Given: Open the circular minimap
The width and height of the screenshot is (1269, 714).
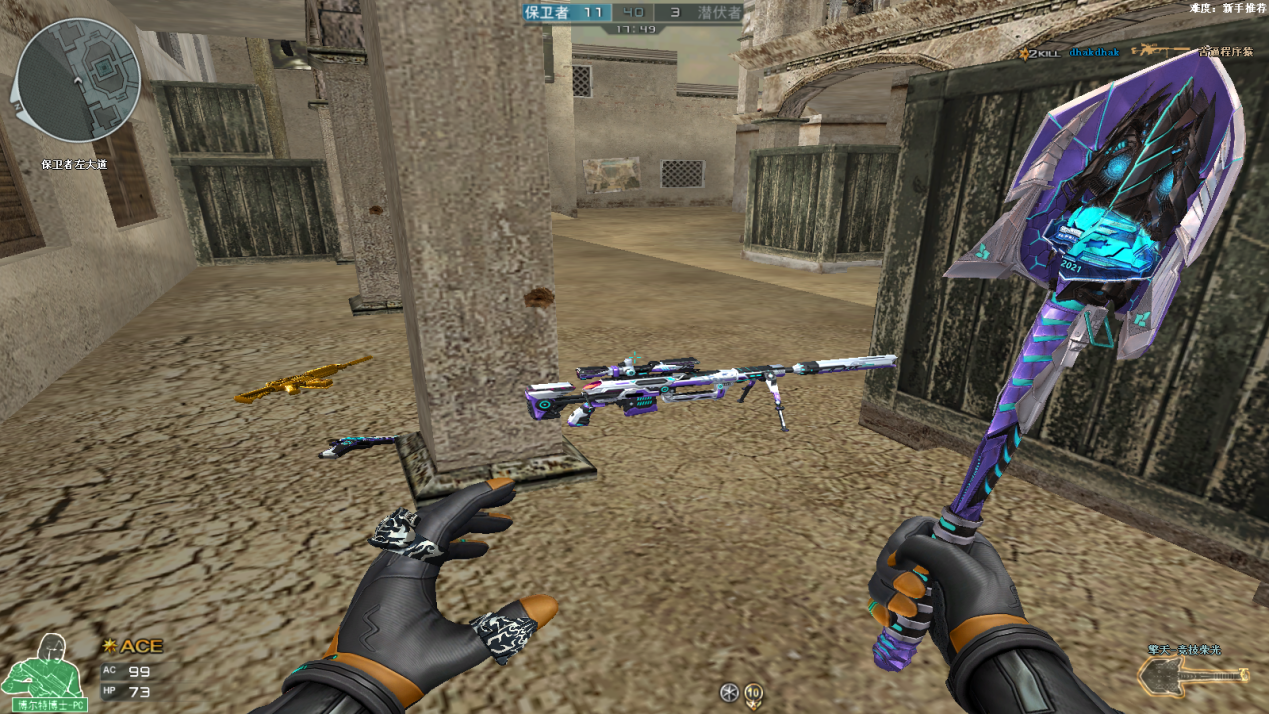Looking at the screenshot, I should pos(78,78).
